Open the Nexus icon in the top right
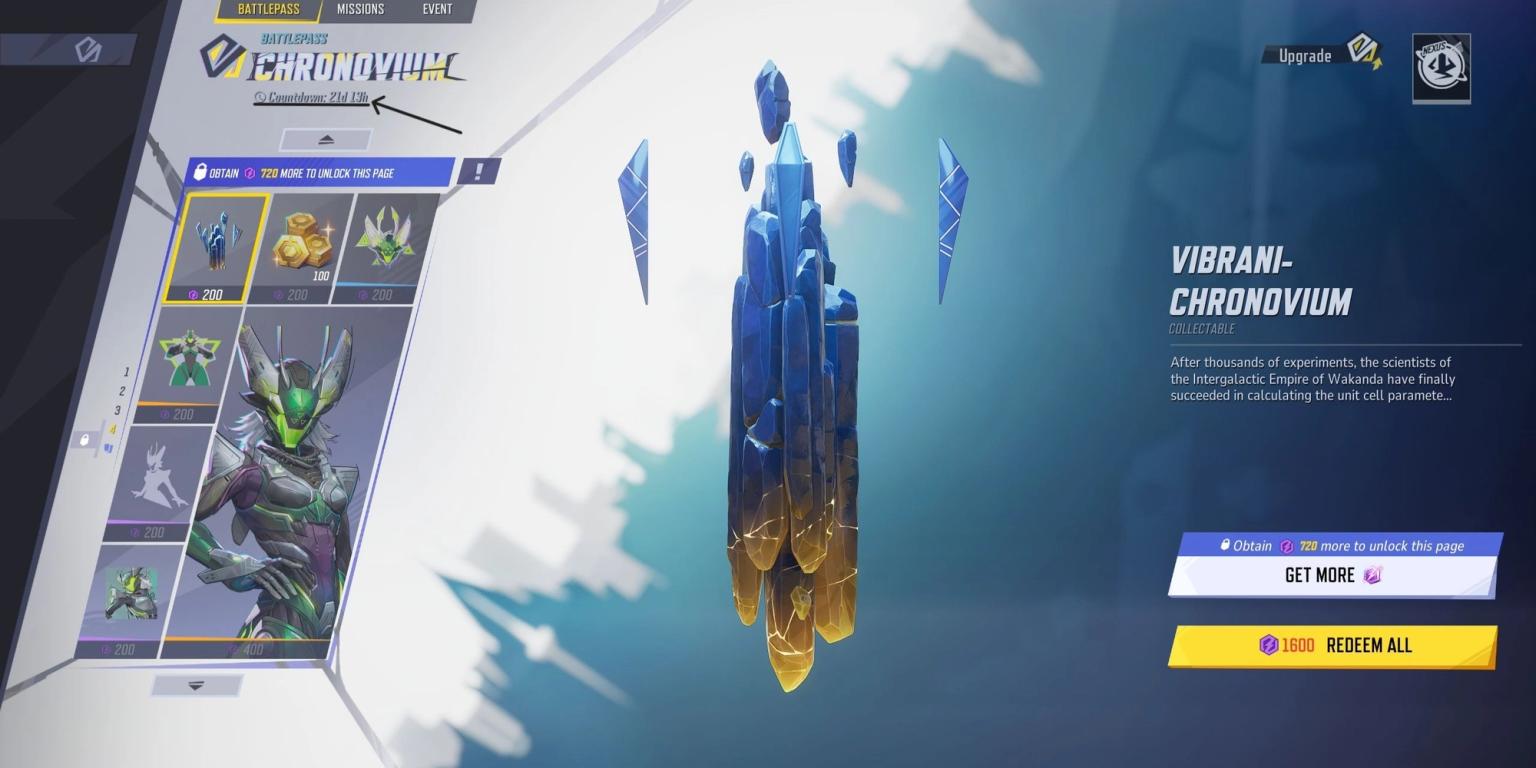Image resolution: width=1536 pixels, height=768 pixels. click(x=1439, y=67)
